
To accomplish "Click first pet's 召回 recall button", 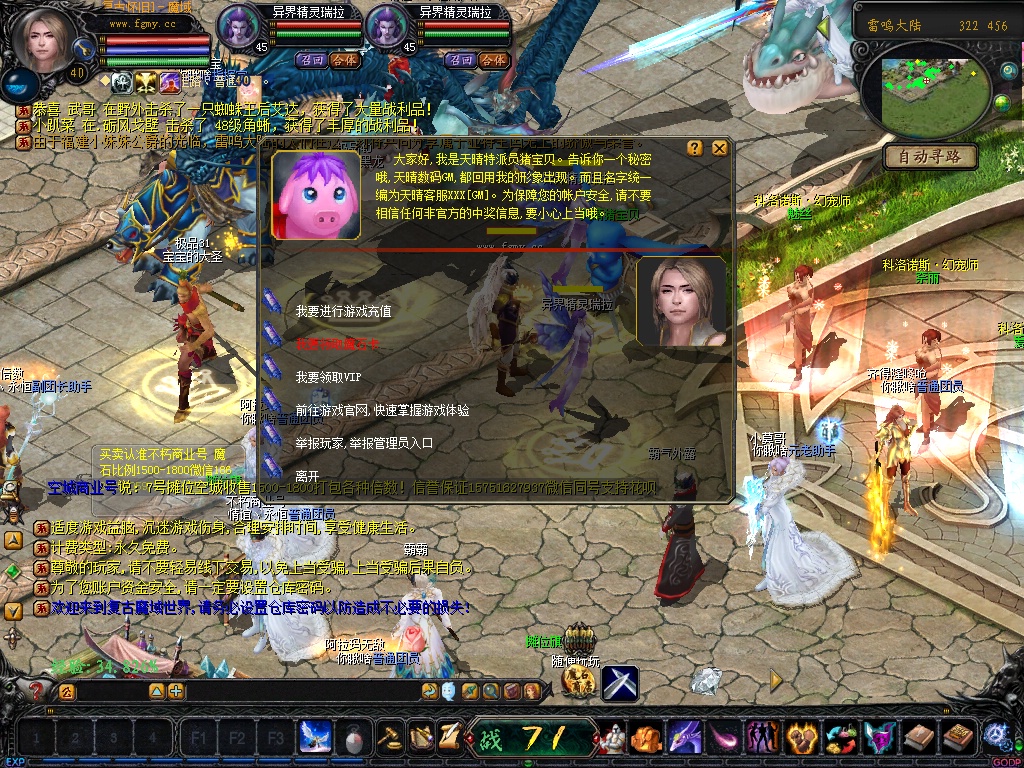I will (313, 60).
